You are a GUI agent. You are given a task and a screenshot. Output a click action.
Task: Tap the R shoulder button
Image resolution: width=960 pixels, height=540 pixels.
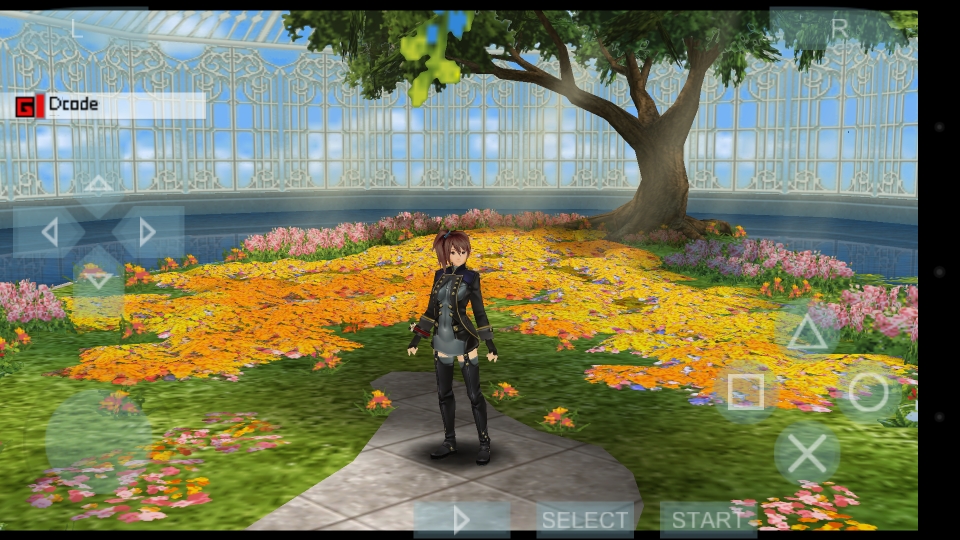point(838,29)
